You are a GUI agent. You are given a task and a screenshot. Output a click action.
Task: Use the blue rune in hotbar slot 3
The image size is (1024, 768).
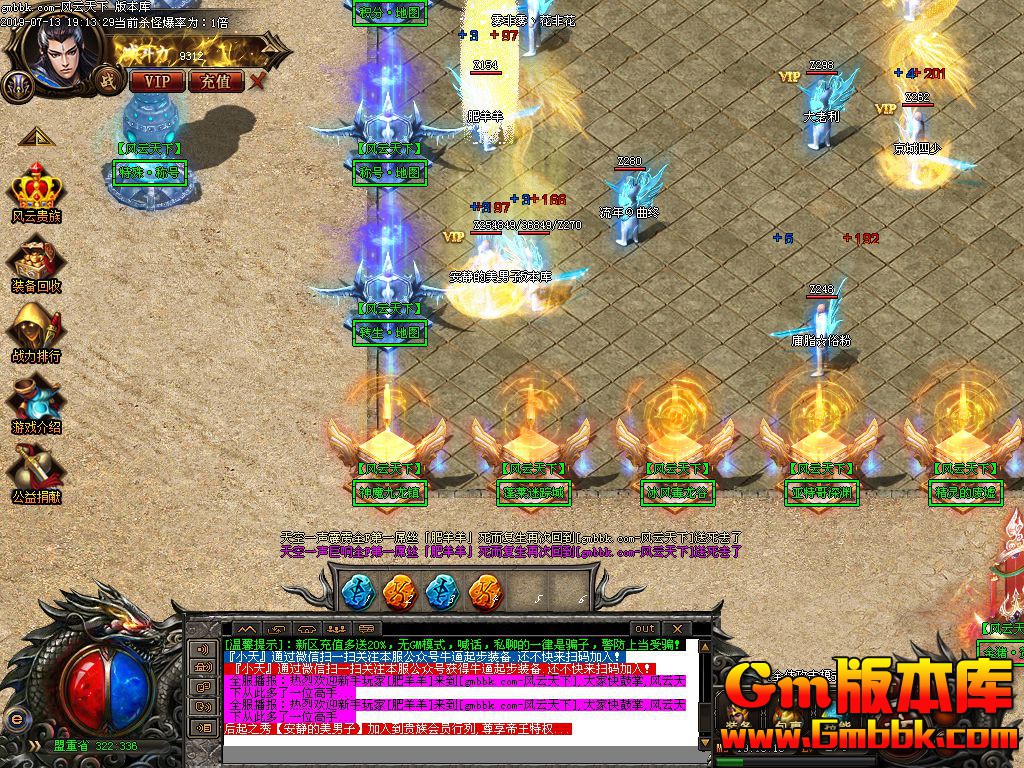click(442, 591)
